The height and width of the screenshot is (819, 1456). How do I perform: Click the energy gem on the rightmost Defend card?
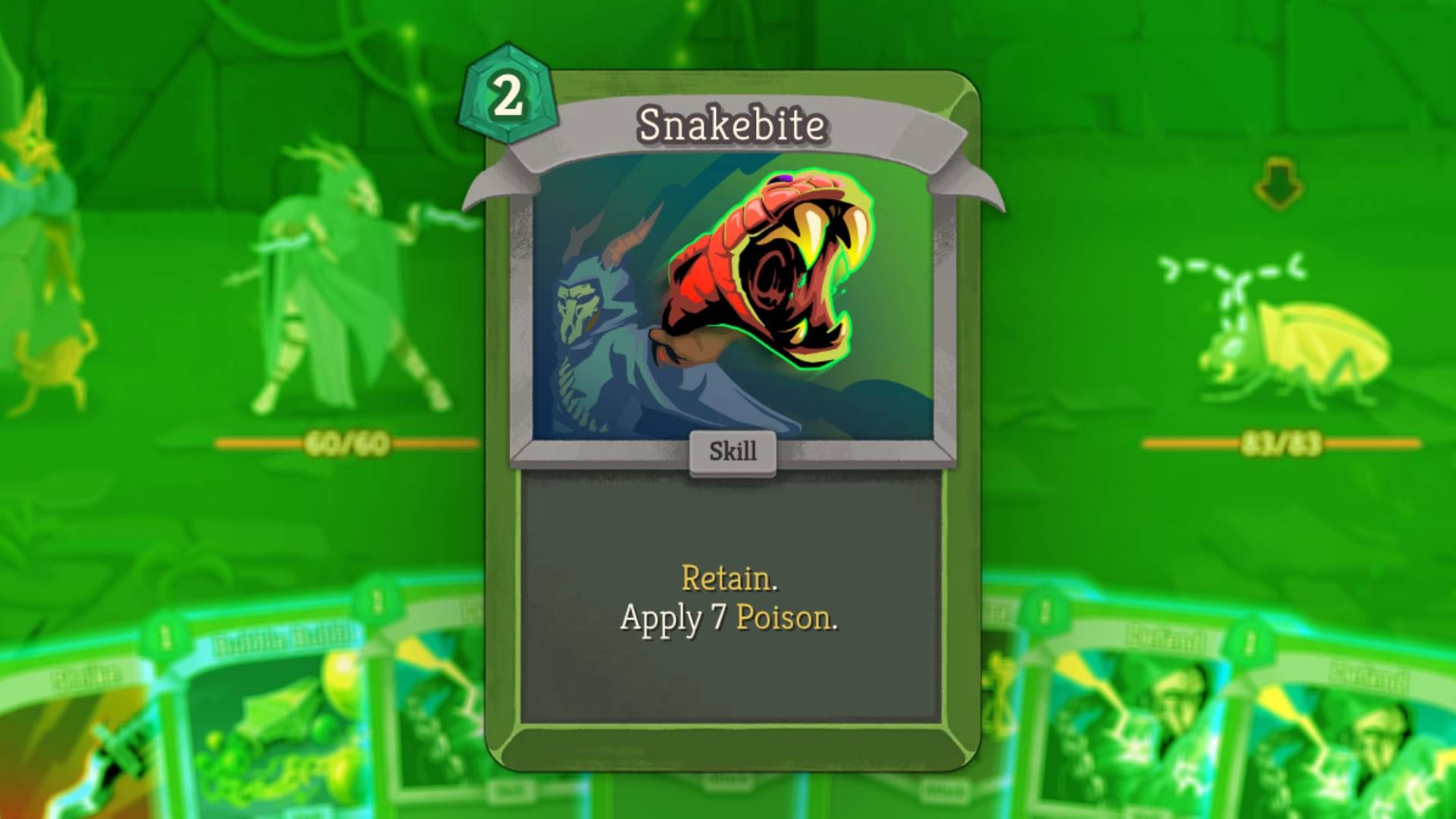coord(1250,642)
